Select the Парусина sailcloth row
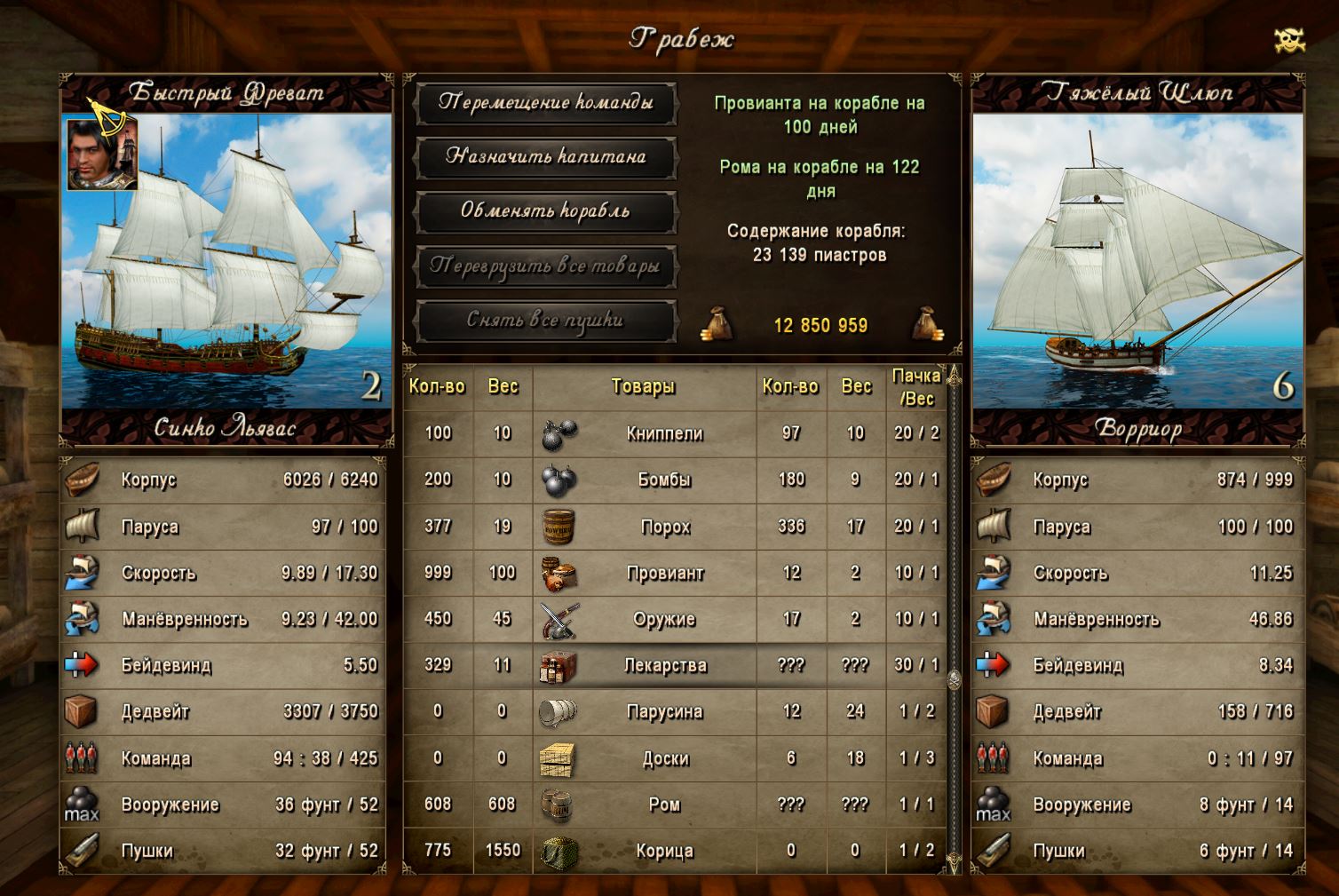Image resolution: width=1339 pixels, height=896 pixels. click(x=664, y=711)
